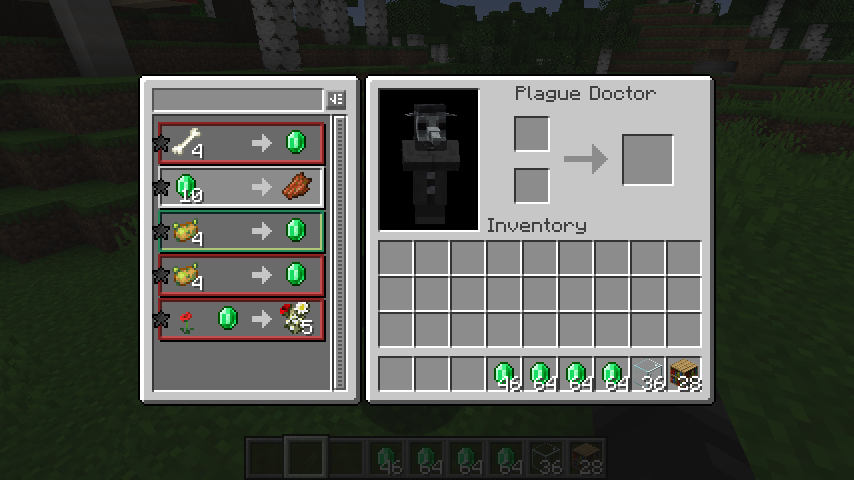This screenshot has width=854, height=480.
Task: Pick up the stack of 46 emeralds
Action: (504, 374)
